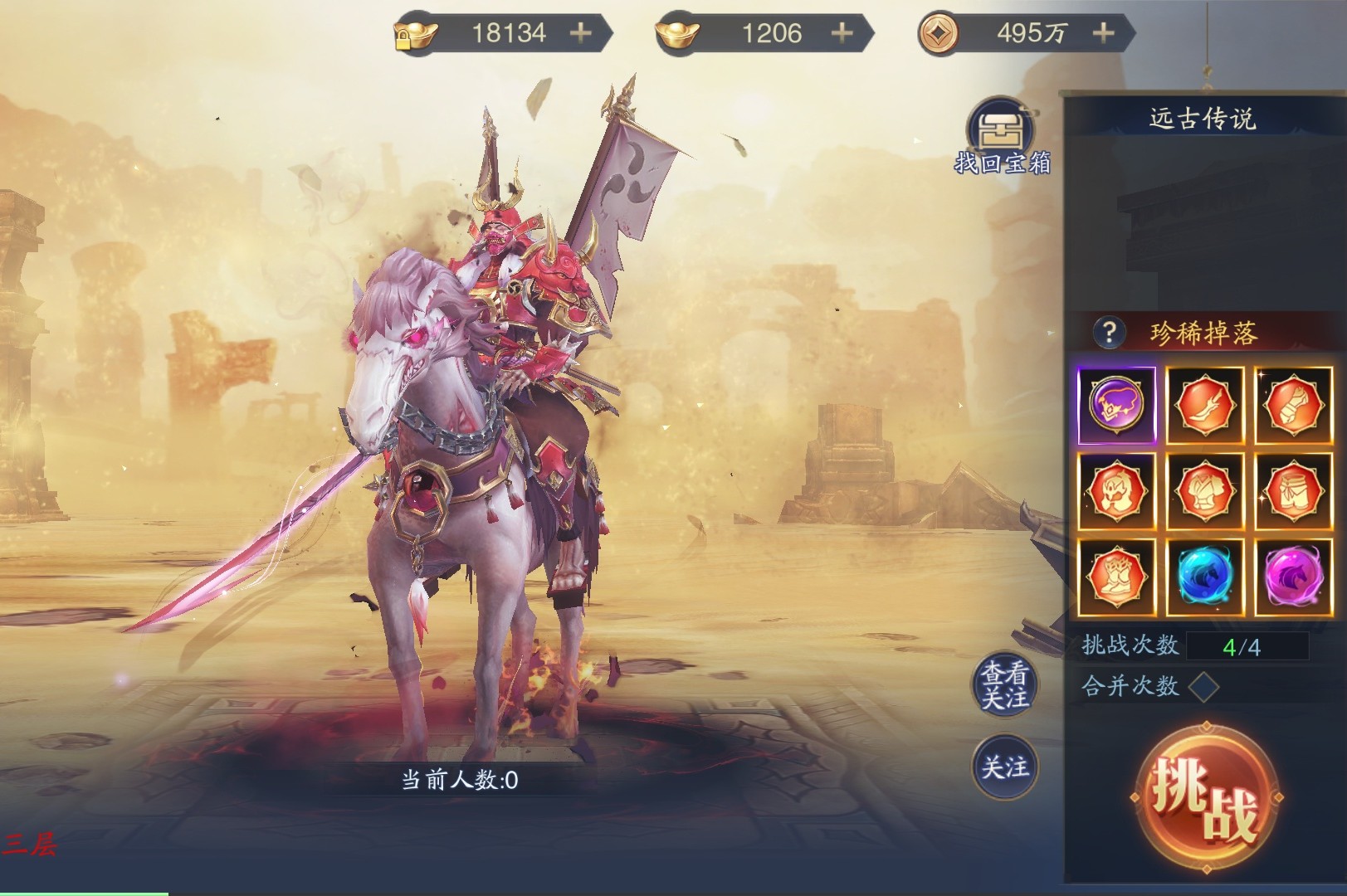Inspect the blue horse orb drop
This screenshot has height=896, width=1347.
pos(1204,577)
